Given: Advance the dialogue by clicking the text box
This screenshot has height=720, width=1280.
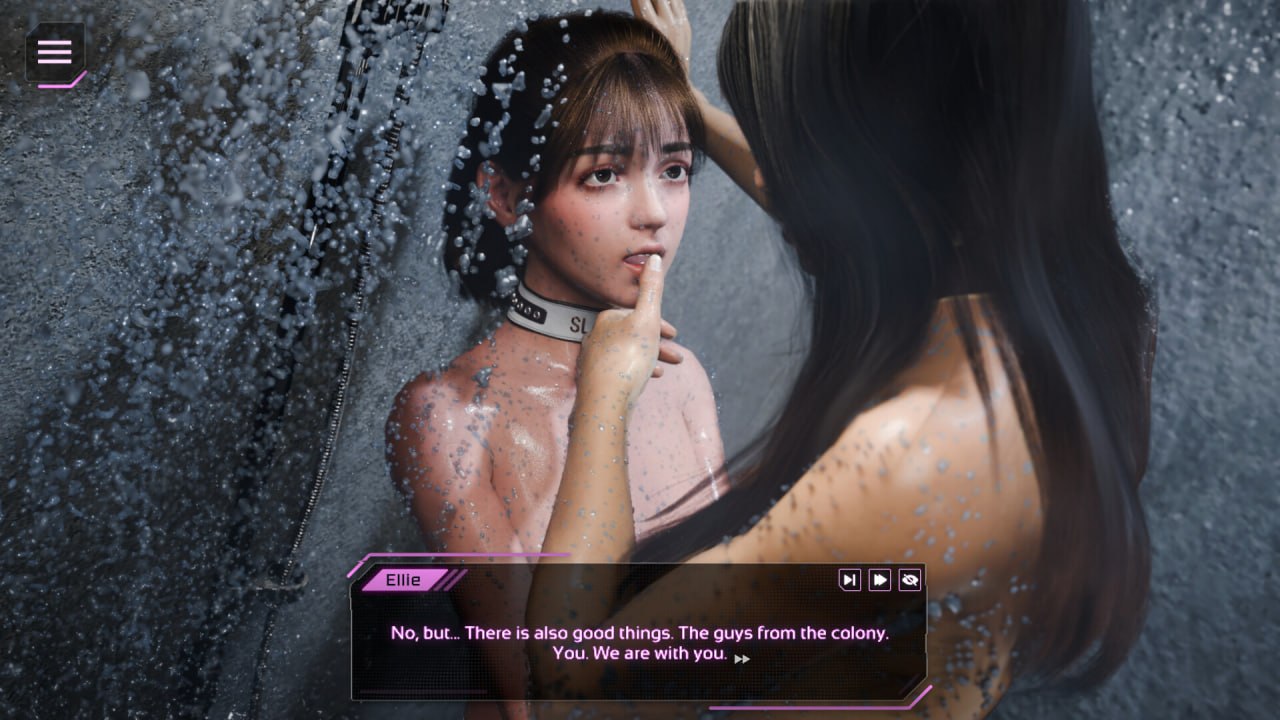Looking at the screenshot, I should (x=640, y=645).
